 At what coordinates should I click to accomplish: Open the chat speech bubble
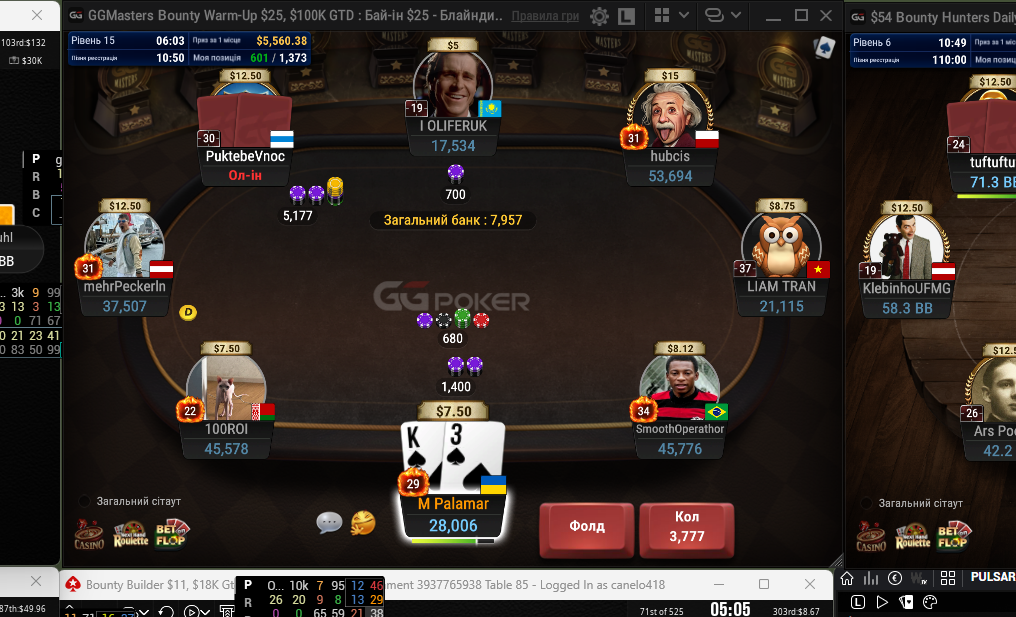tap(329, 522)
